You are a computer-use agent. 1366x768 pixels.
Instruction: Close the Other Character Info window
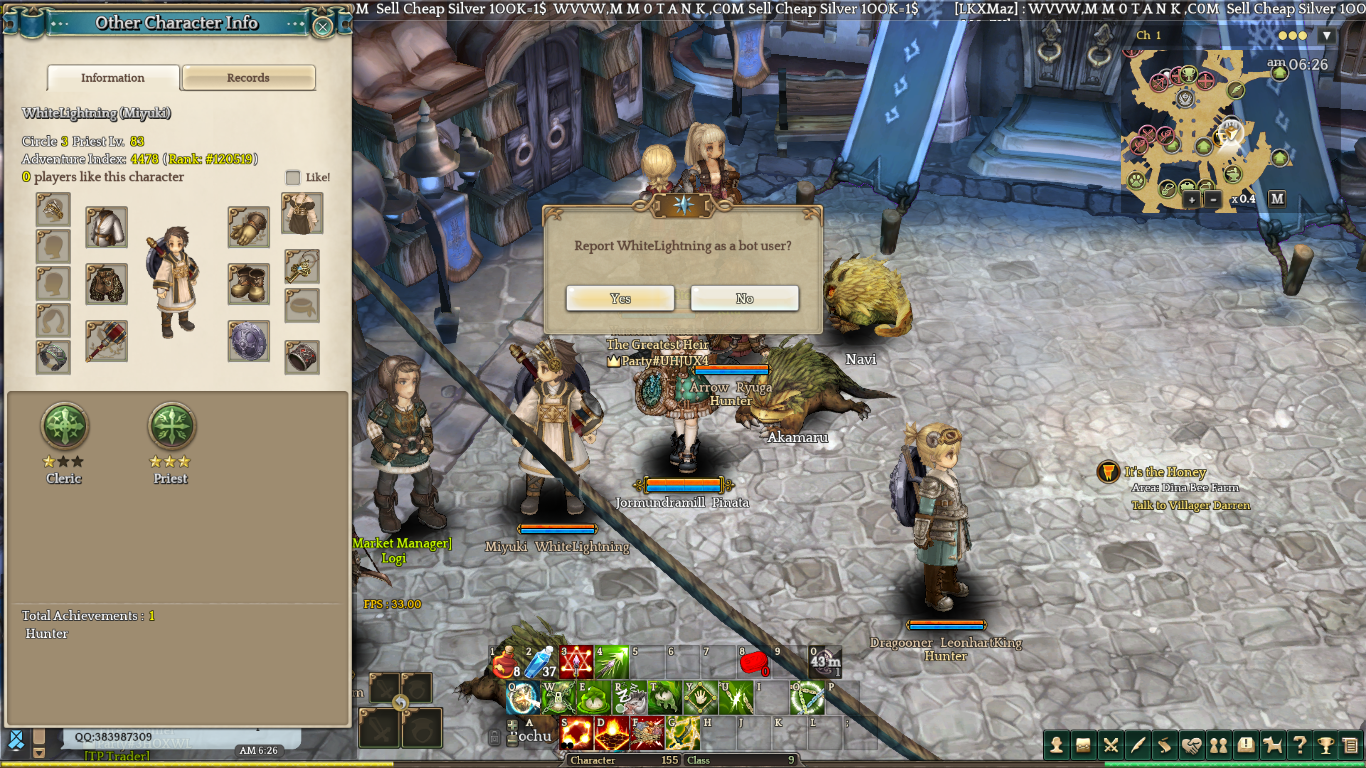323,26
